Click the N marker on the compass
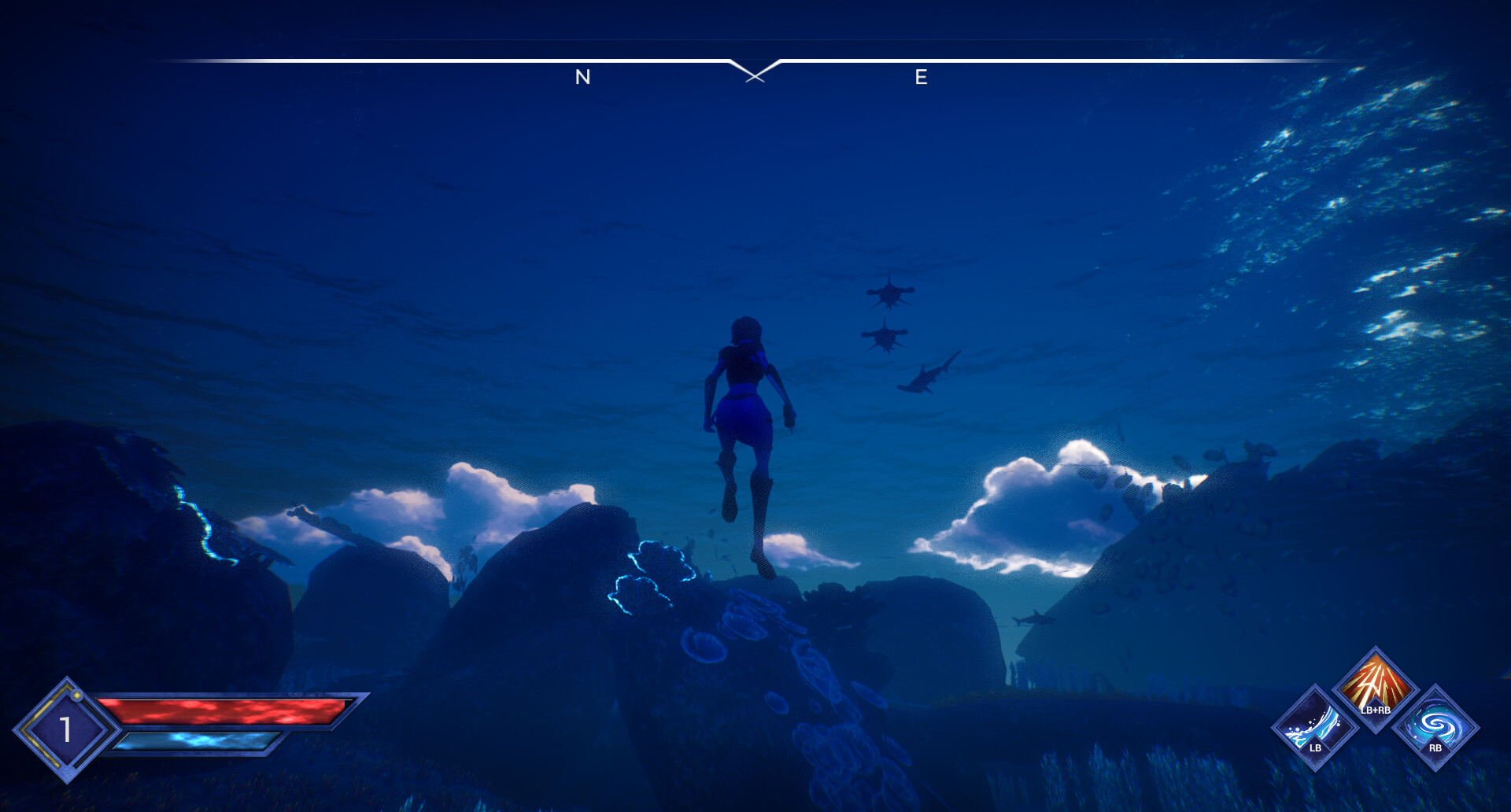1511x812 pixels. [582, 77]
